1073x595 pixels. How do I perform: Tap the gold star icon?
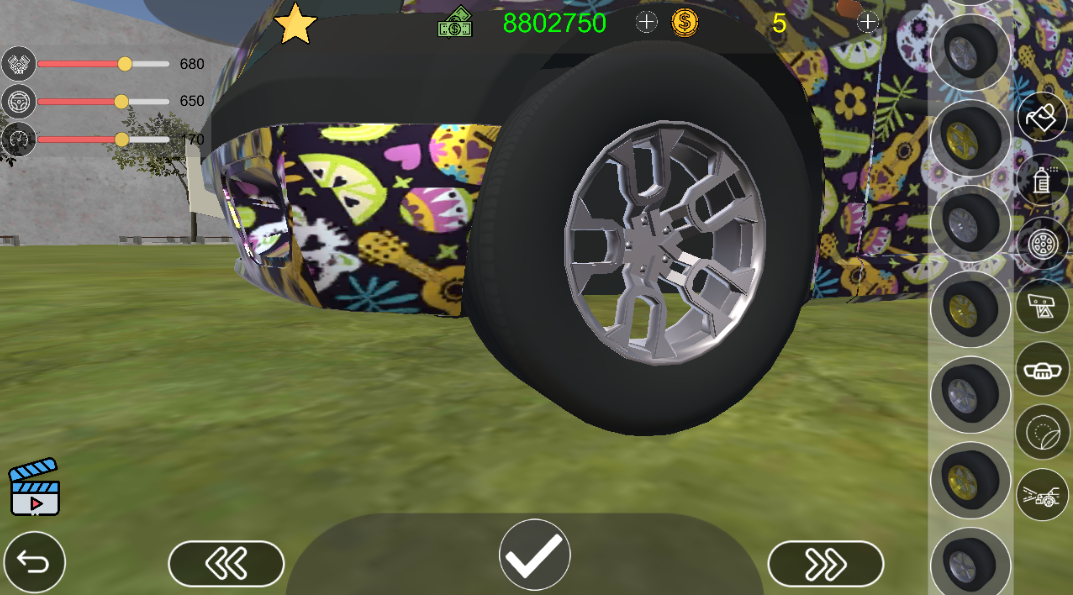(x=295, y=24)
